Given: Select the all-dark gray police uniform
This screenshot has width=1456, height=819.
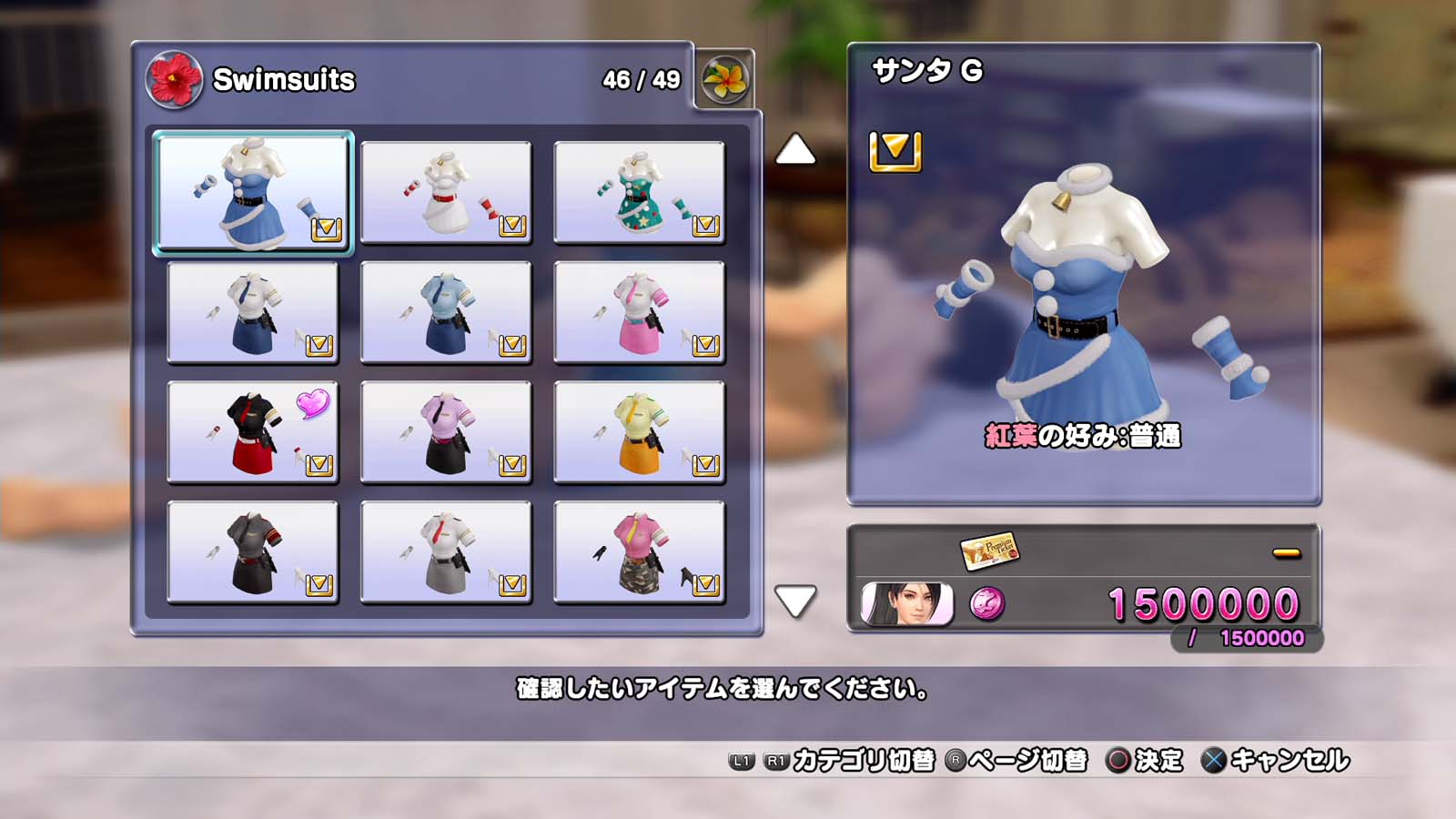Looking at the screenshot, I should pyautogui.click(x=253, y=552).
